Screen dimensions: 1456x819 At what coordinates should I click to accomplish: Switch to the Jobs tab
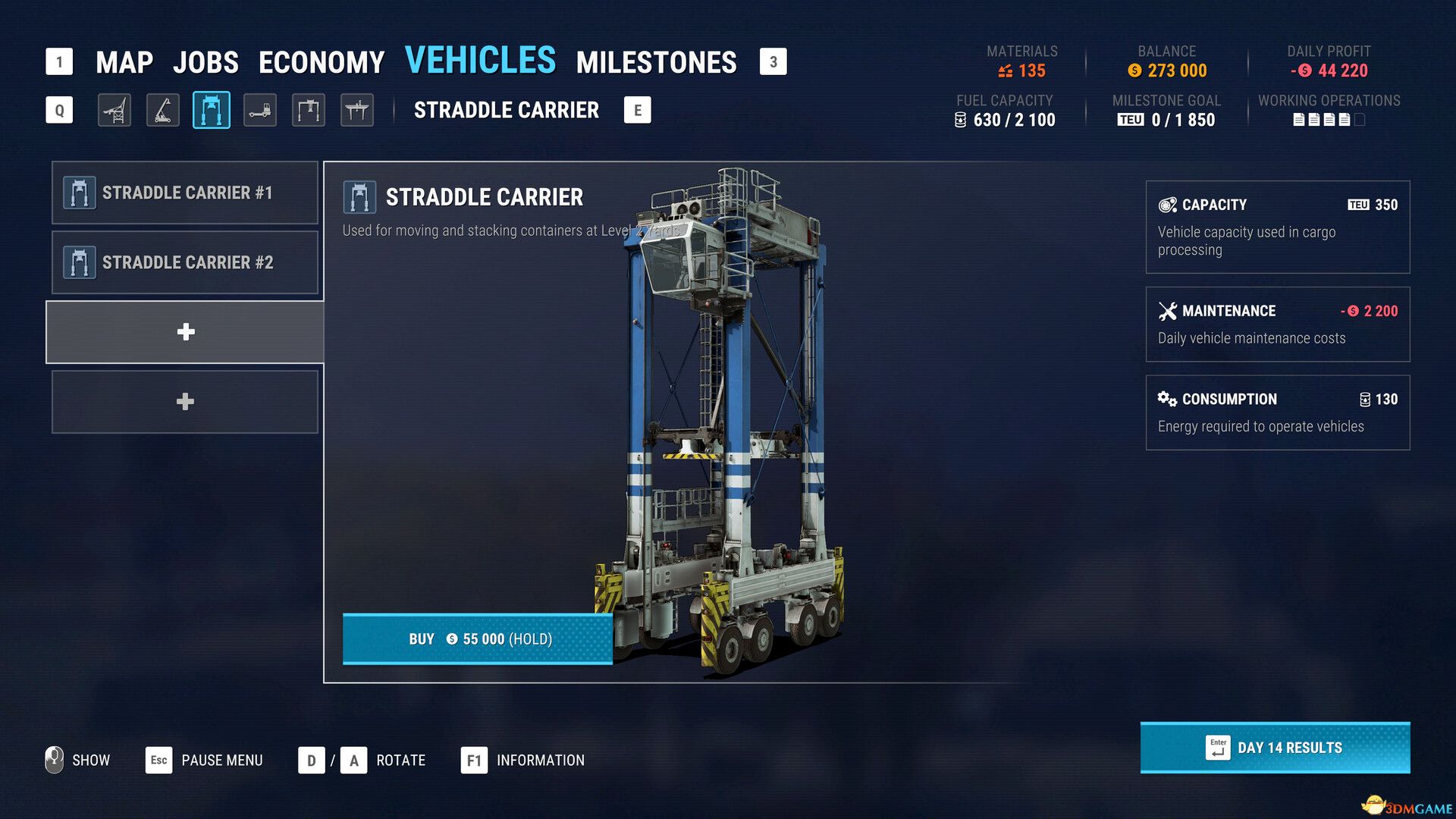(206, 62)
